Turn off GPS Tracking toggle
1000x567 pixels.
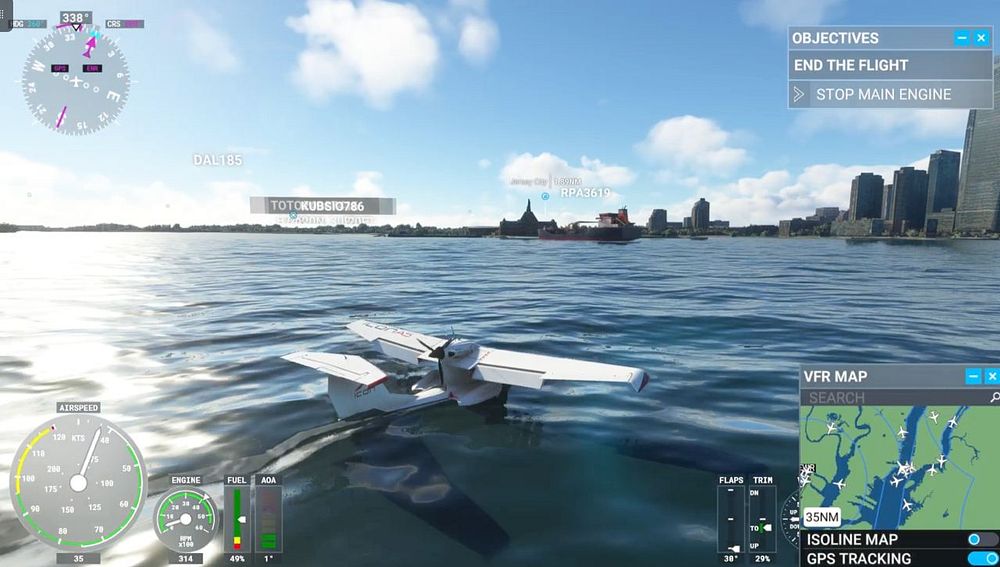(982, 558)
